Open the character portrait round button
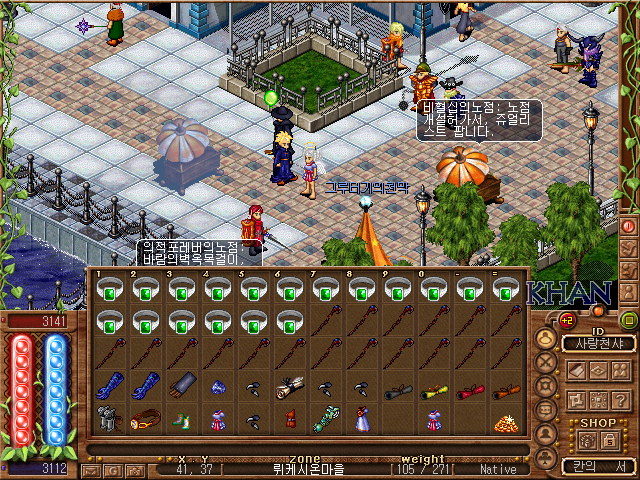Screen dimensions: 640x480 click(546, 336)
